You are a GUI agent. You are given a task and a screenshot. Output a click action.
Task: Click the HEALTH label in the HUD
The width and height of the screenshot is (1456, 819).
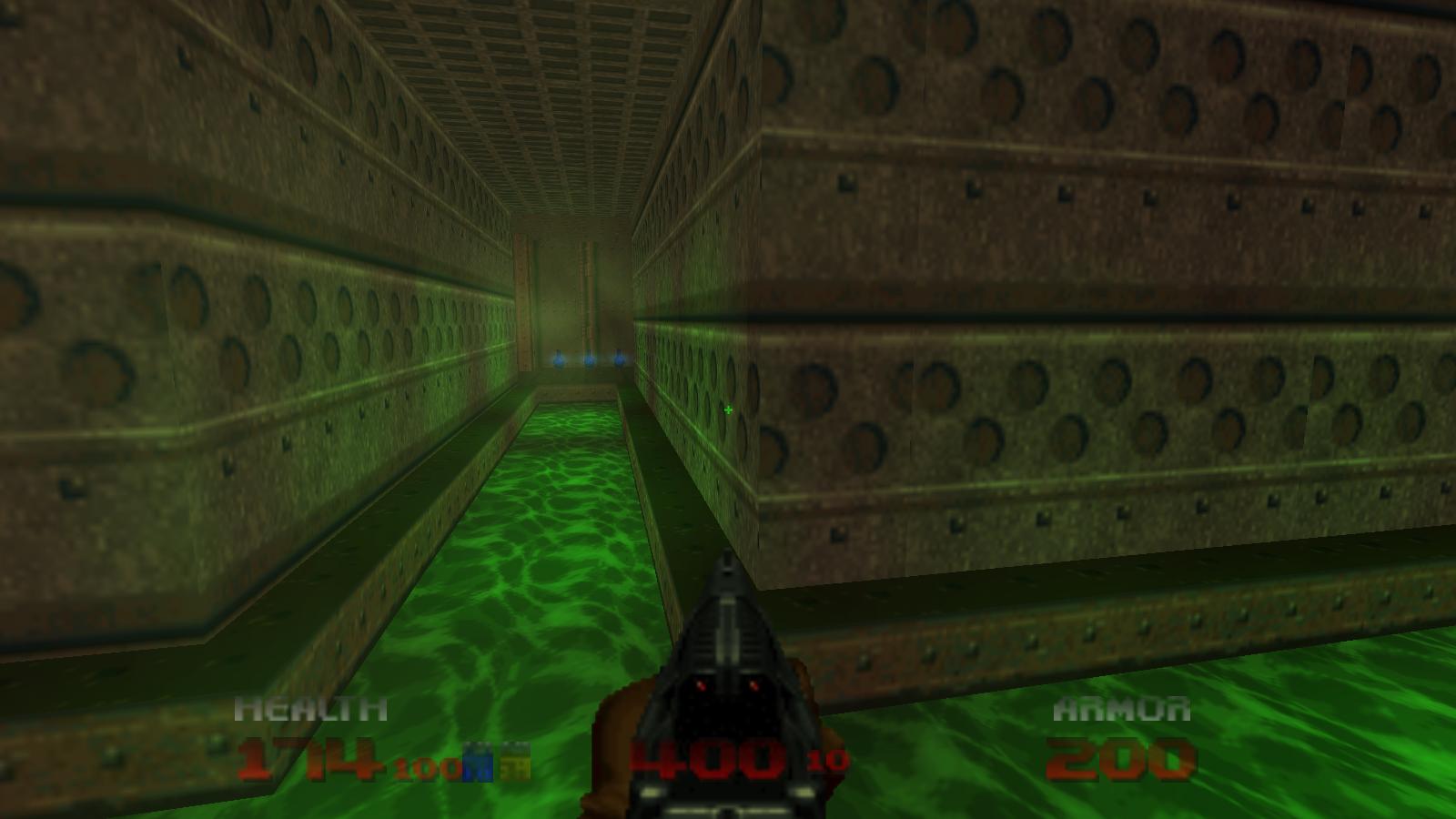[309, 707]
